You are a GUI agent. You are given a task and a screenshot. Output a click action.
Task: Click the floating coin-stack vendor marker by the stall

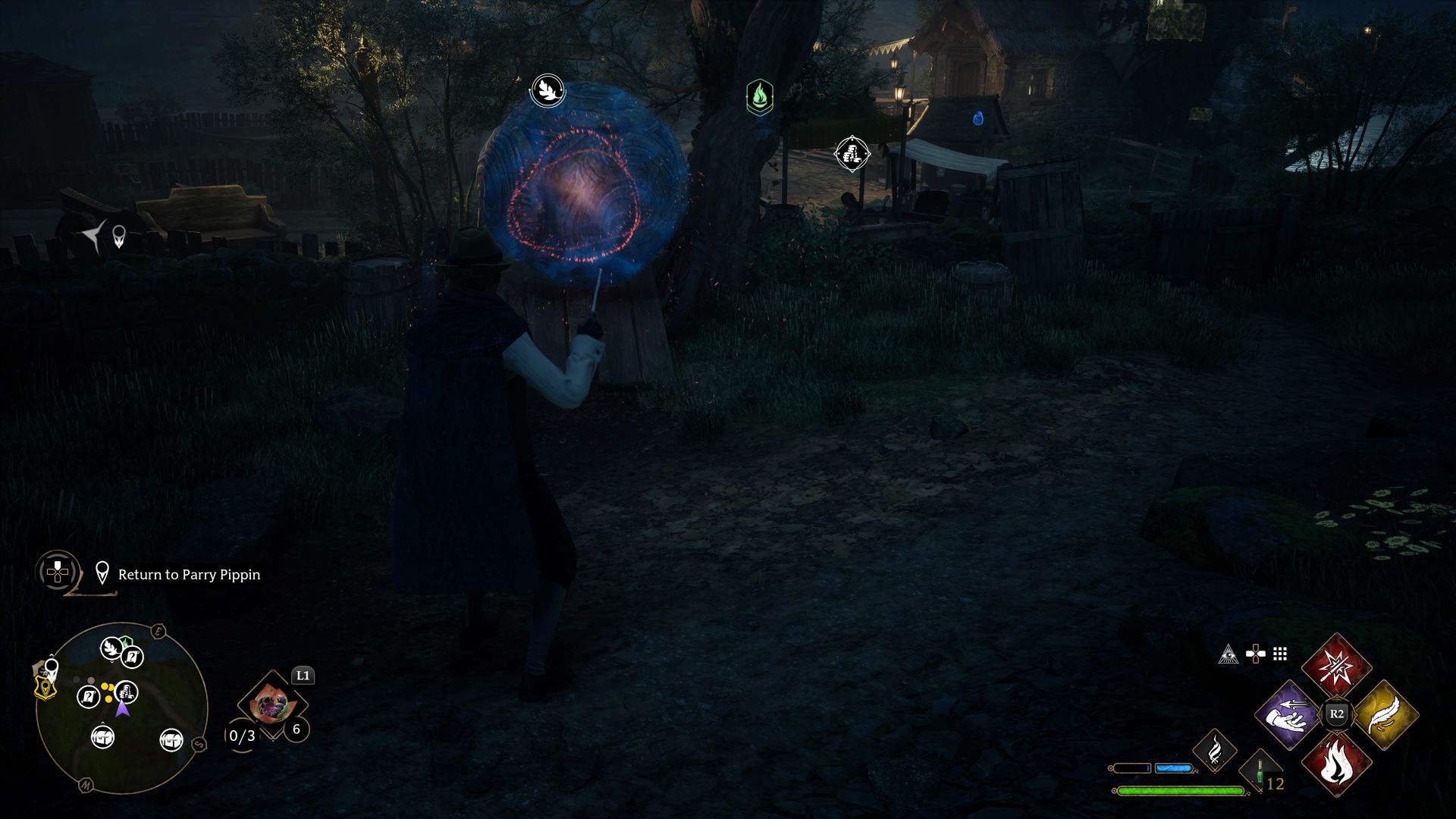pyautogui.click(x=852, y=154)
